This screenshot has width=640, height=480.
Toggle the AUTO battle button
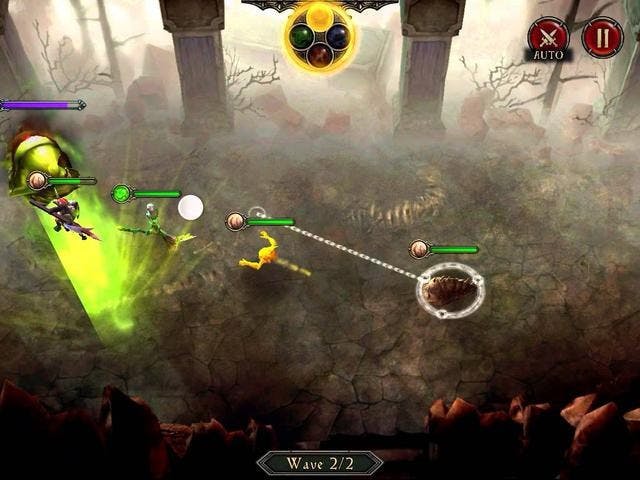click(x=548, y=37)
